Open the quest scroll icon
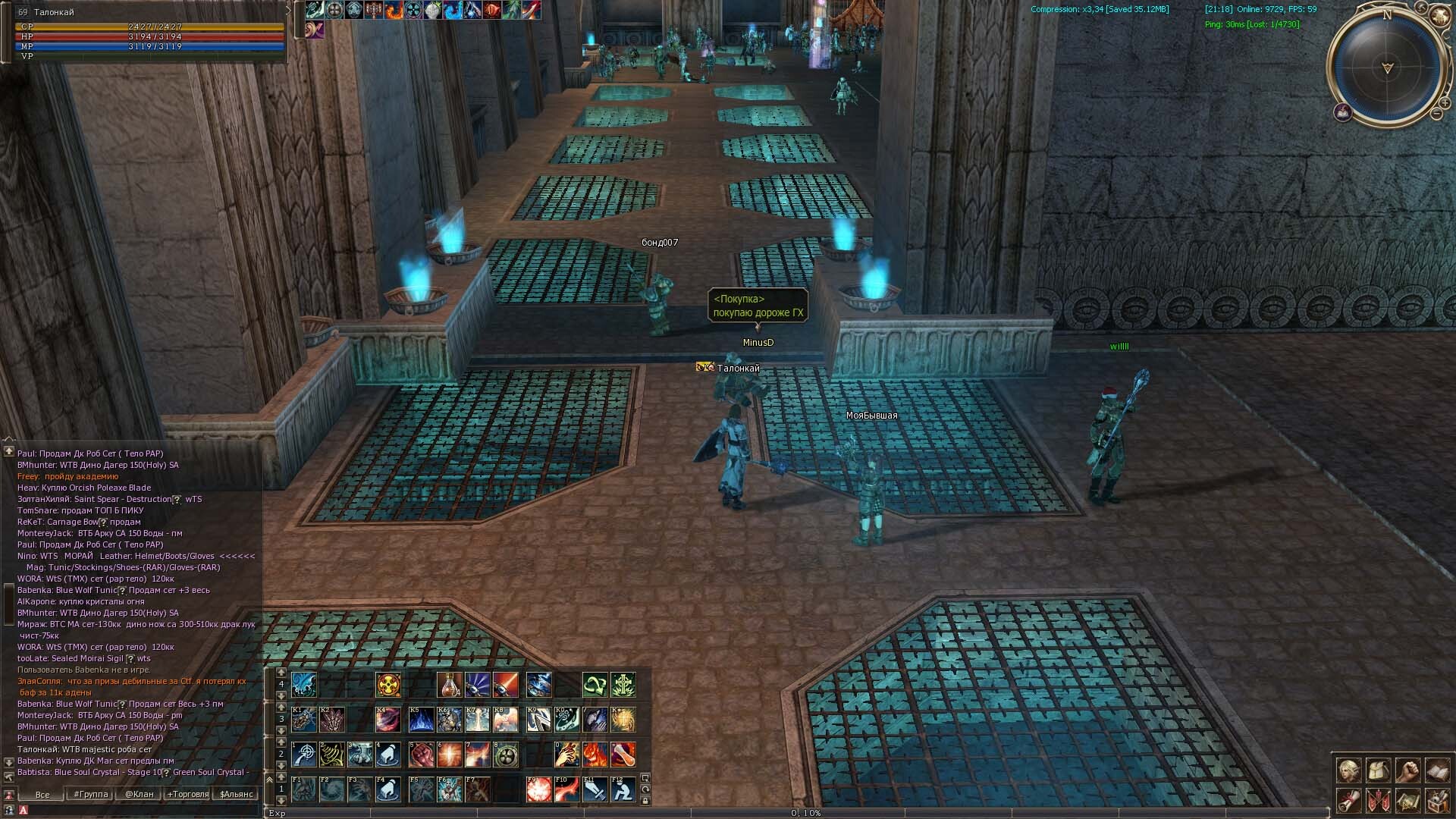 (x=1348, y=800)
